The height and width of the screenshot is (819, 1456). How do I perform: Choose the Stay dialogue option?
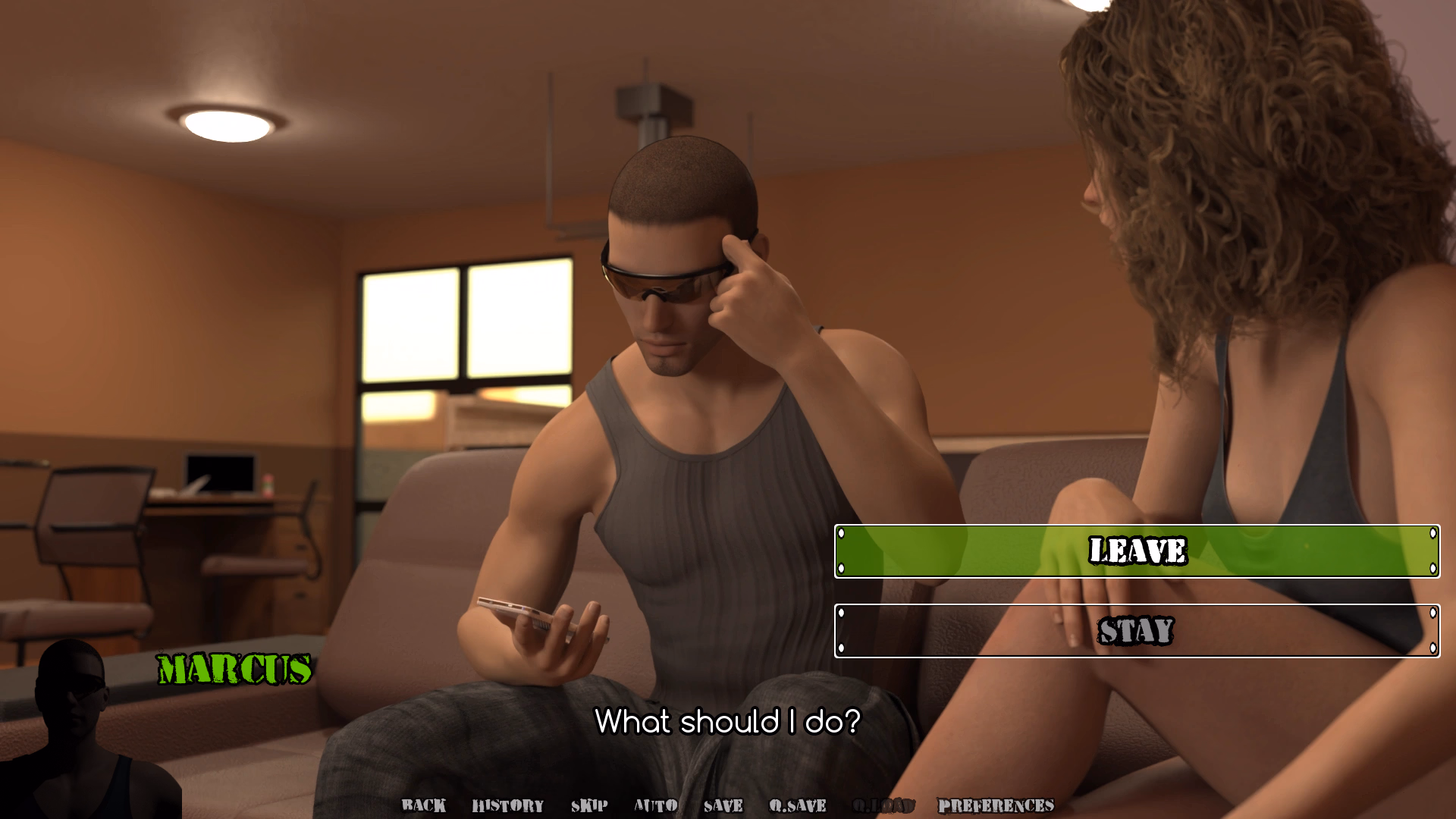1137,631
